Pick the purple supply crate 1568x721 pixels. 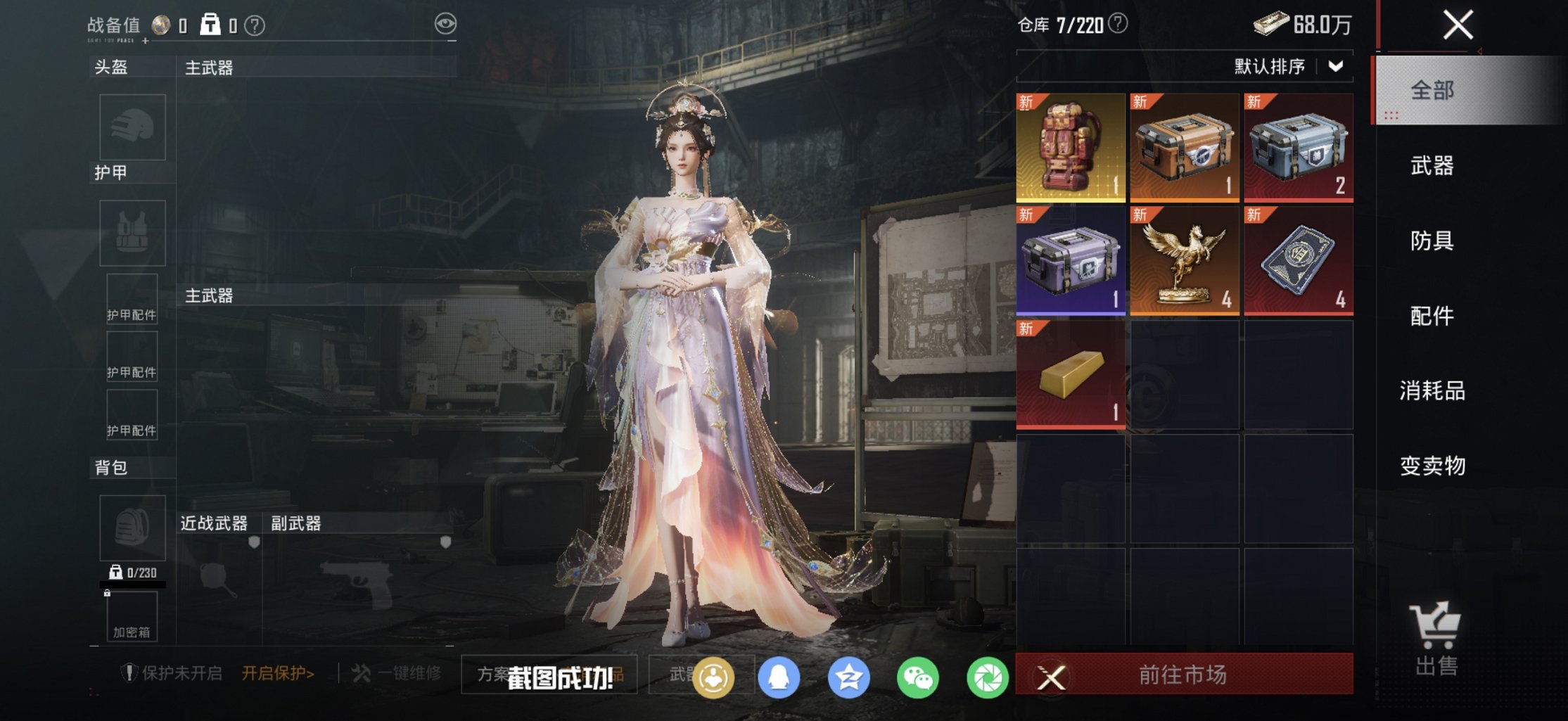(x=1071, y=261)
